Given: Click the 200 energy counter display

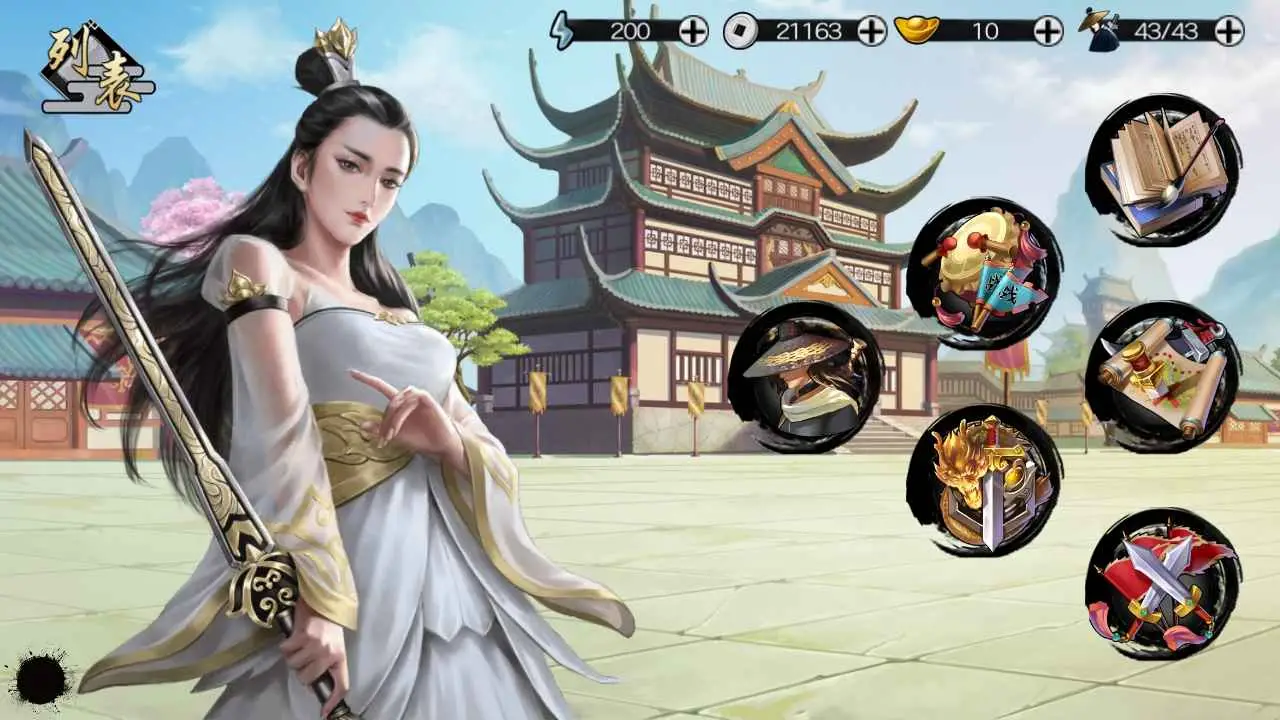Looking at the screenshot, I should [629, 30].
